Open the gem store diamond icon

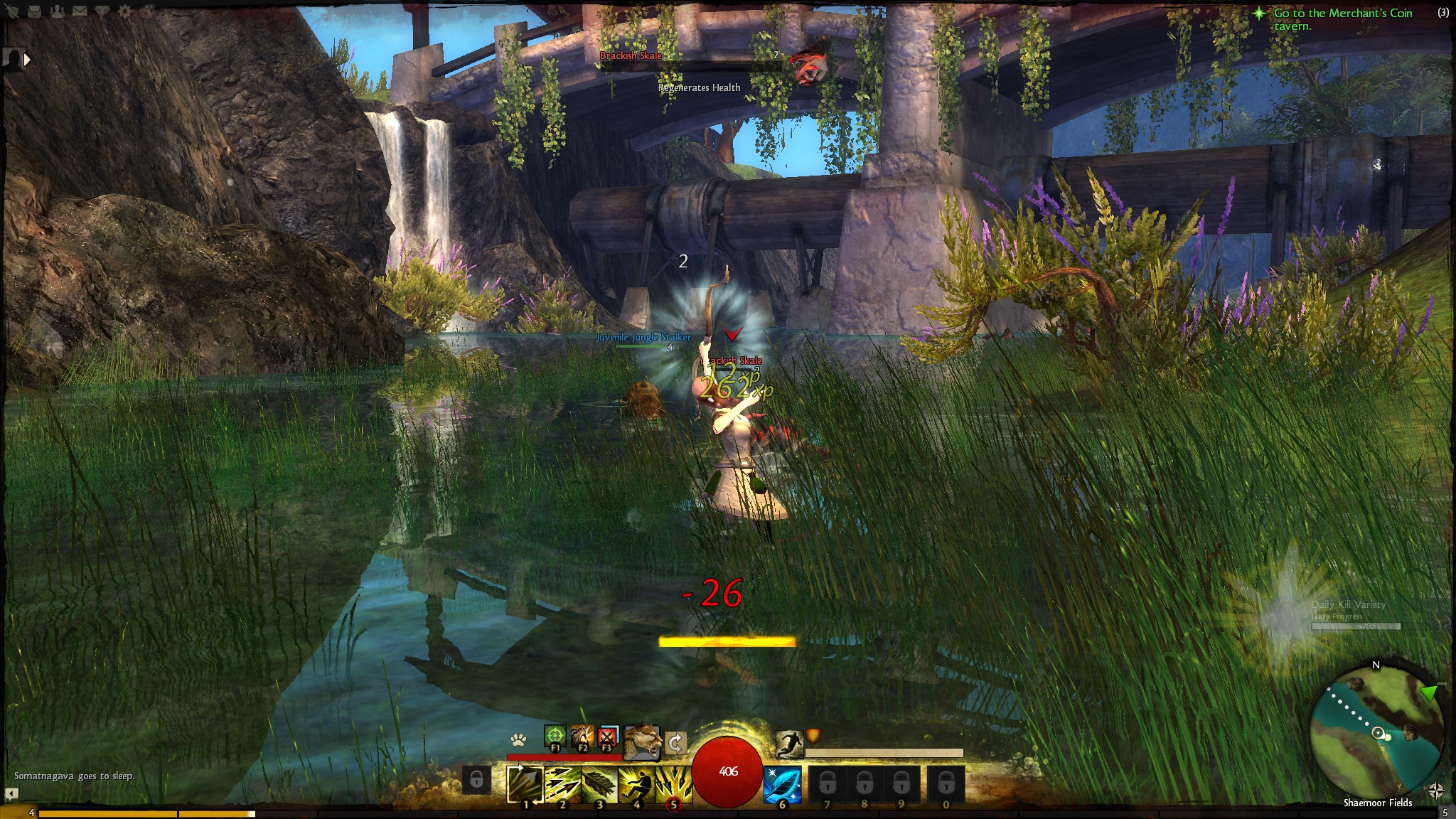pyautogui.click(x=102, y=11)
